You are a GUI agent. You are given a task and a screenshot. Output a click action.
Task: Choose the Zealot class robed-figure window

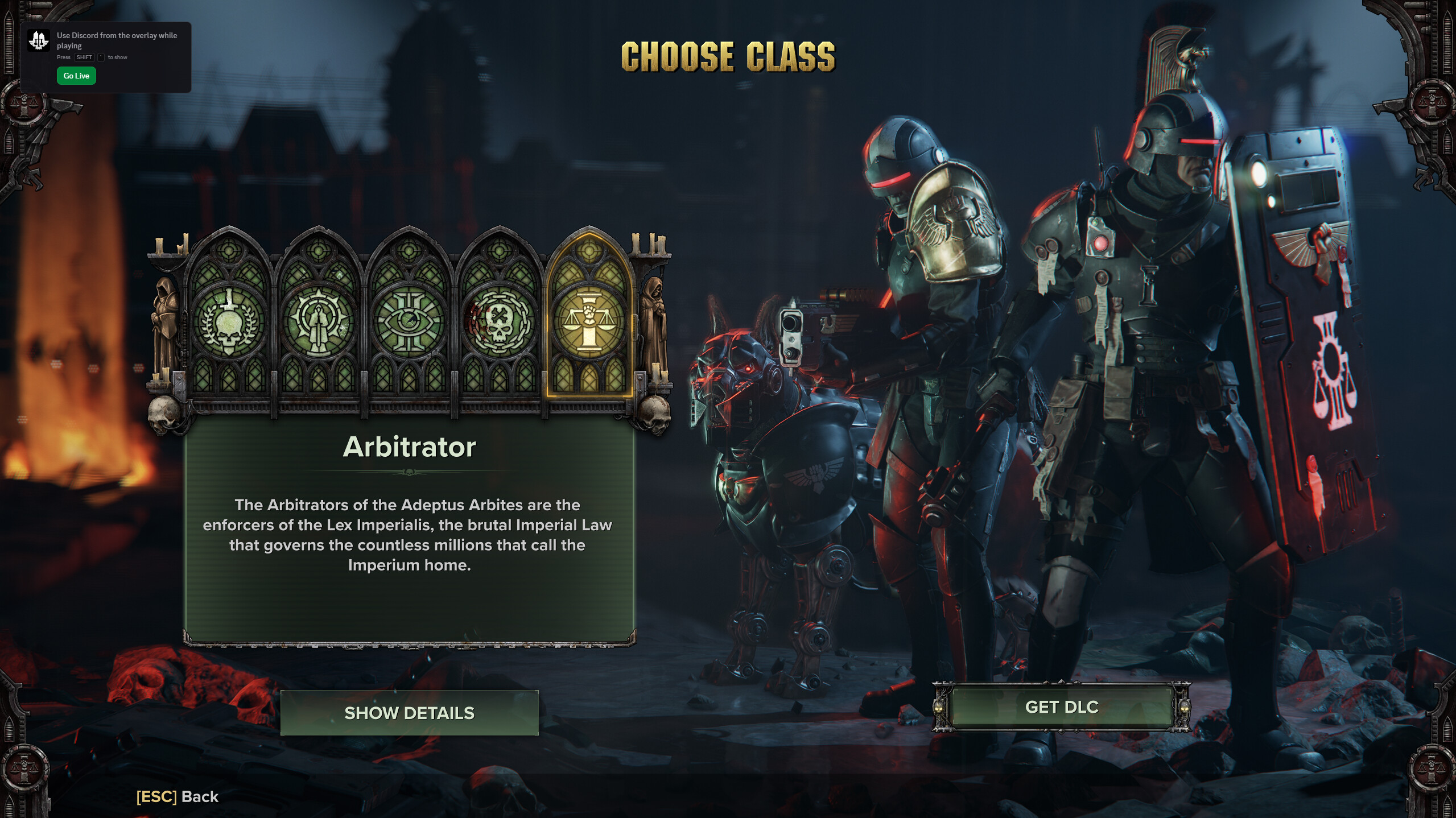[x=319, y=321]
